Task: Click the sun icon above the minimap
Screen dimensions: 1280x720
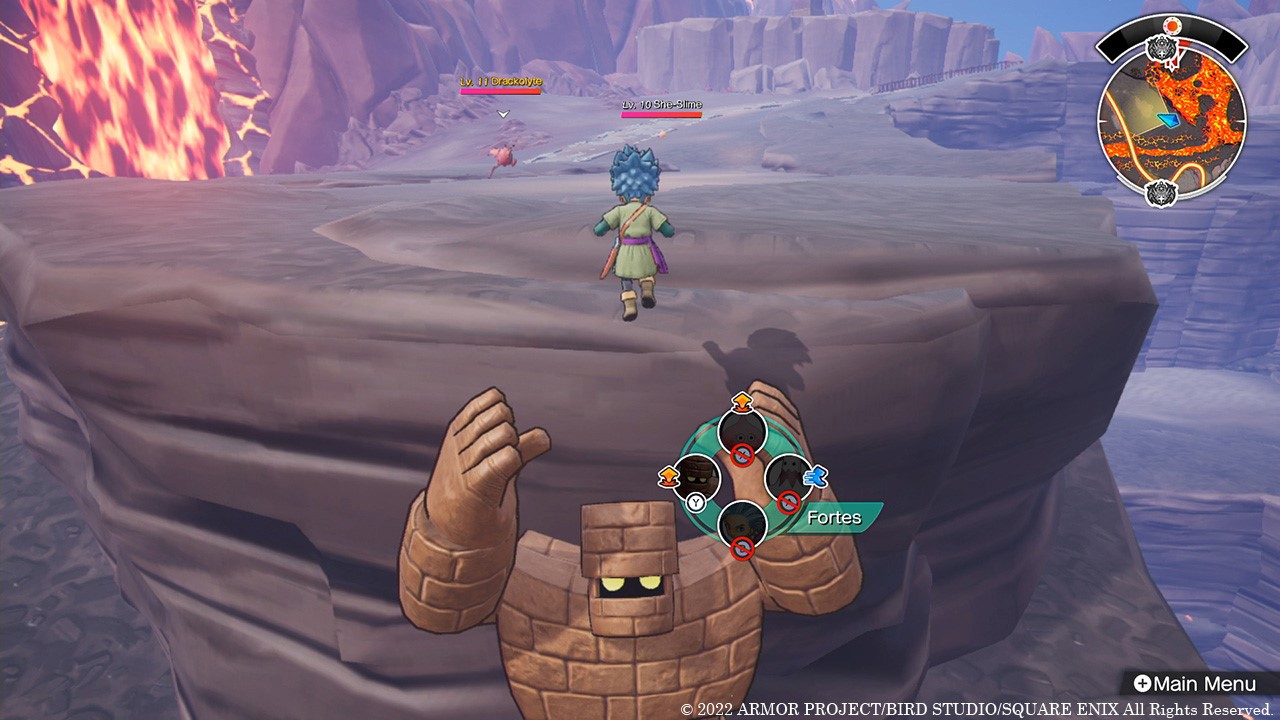Action: pos(1173,24)
